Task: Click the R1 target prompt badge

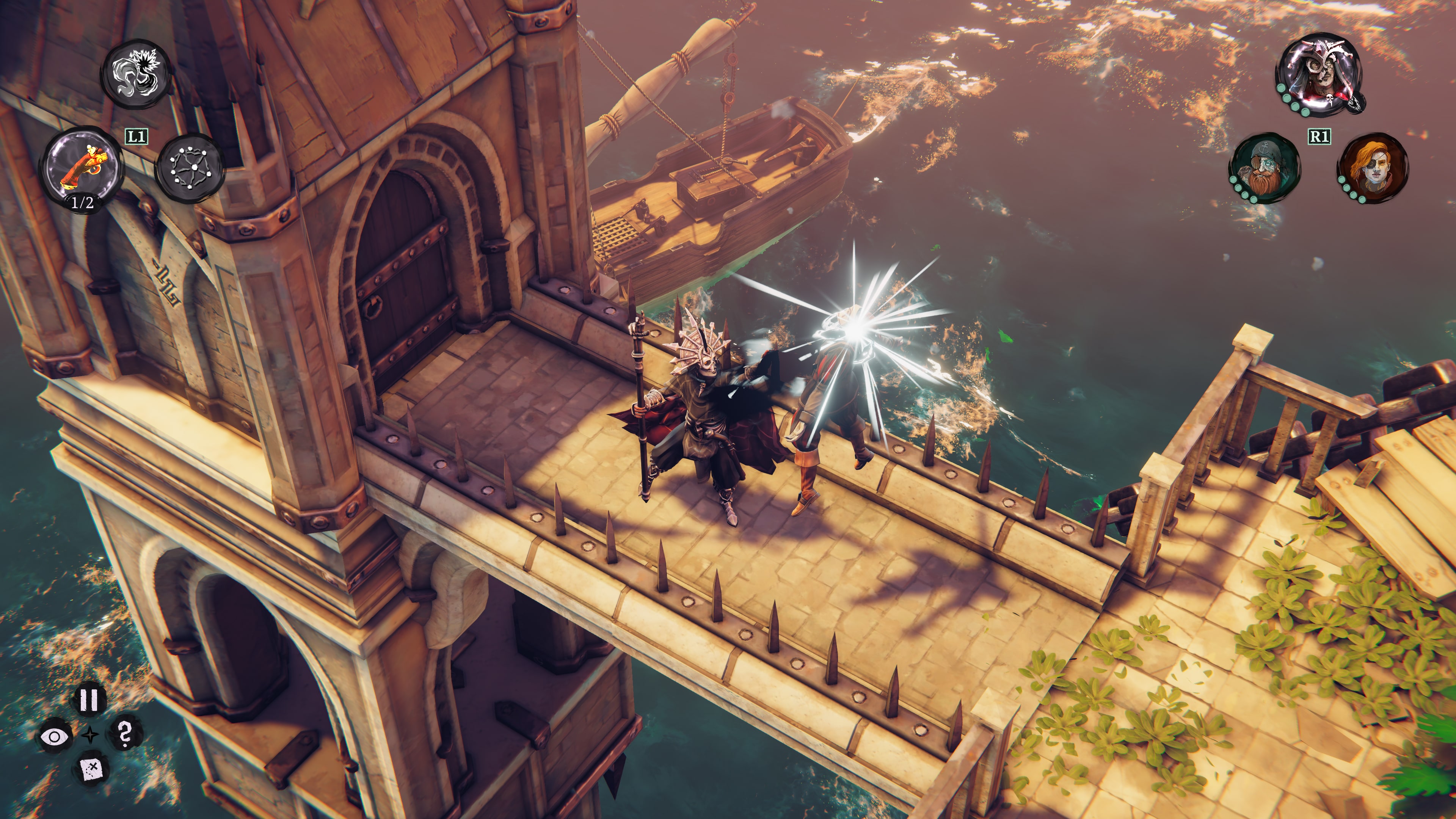Action: pyautogui.click(x=1320, y=136)
